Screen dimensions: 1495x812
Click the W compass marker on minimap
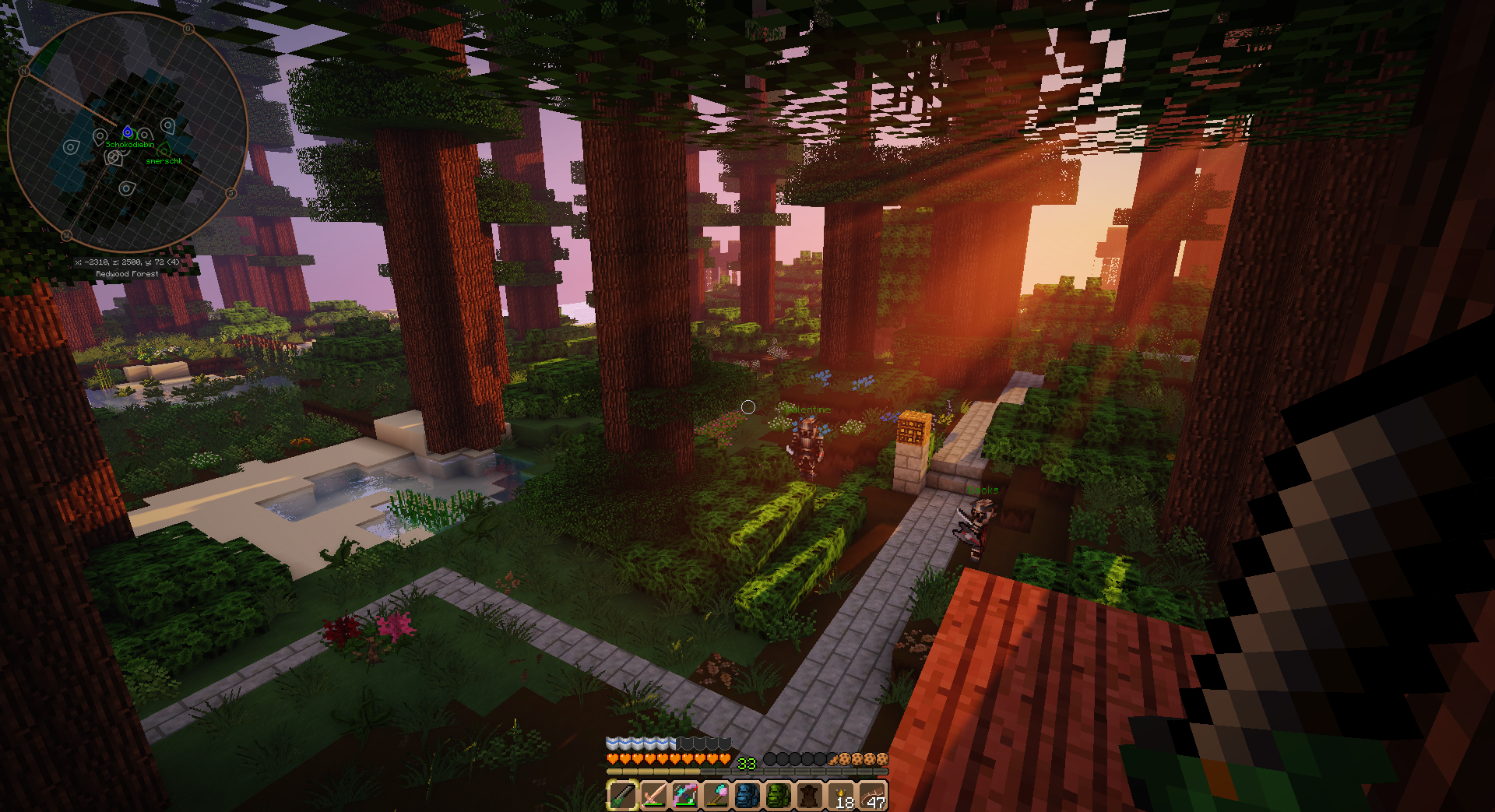coord(66,235)
